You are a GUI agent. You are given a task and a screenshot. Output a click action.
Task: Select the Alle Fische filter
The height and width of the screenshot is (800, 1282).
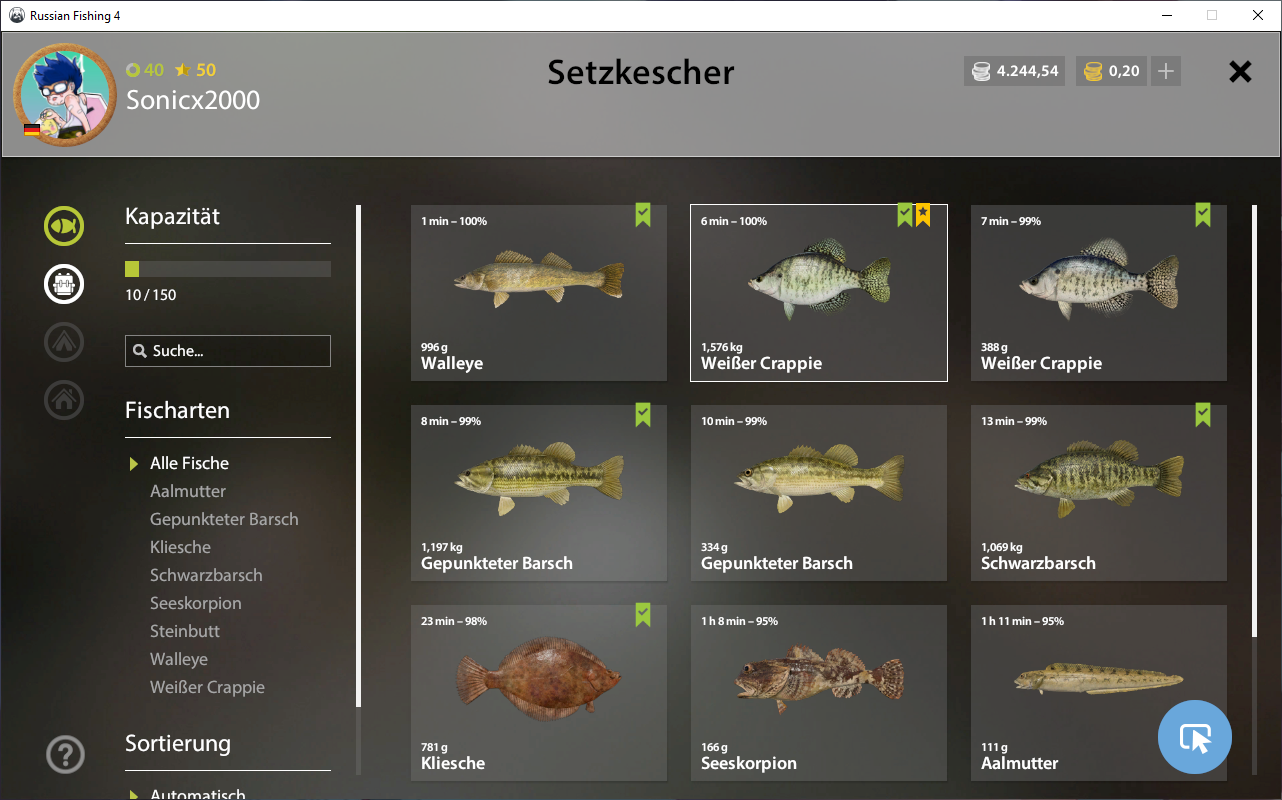point(189,463)
